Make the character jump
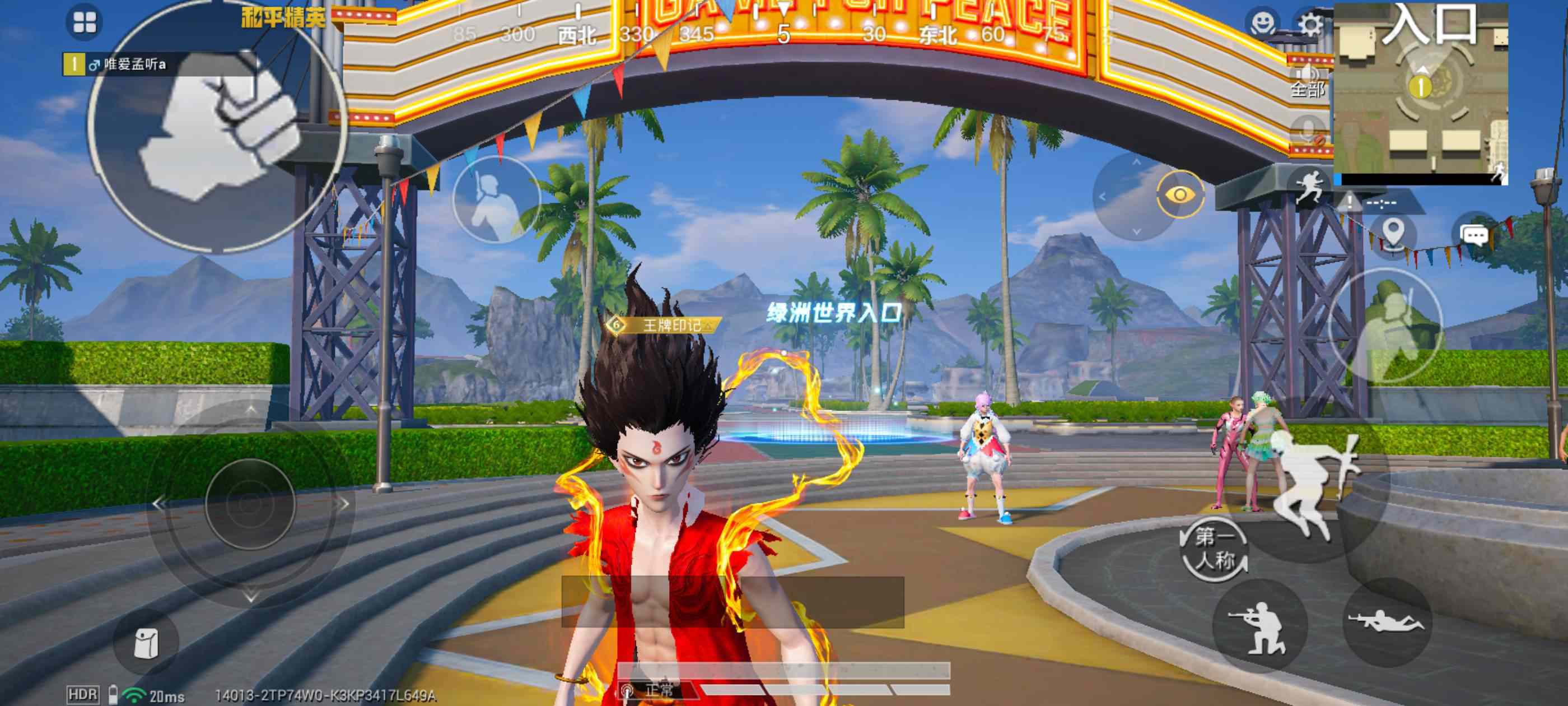The width and height of the screenshot is (1568, 706). 1316,482
